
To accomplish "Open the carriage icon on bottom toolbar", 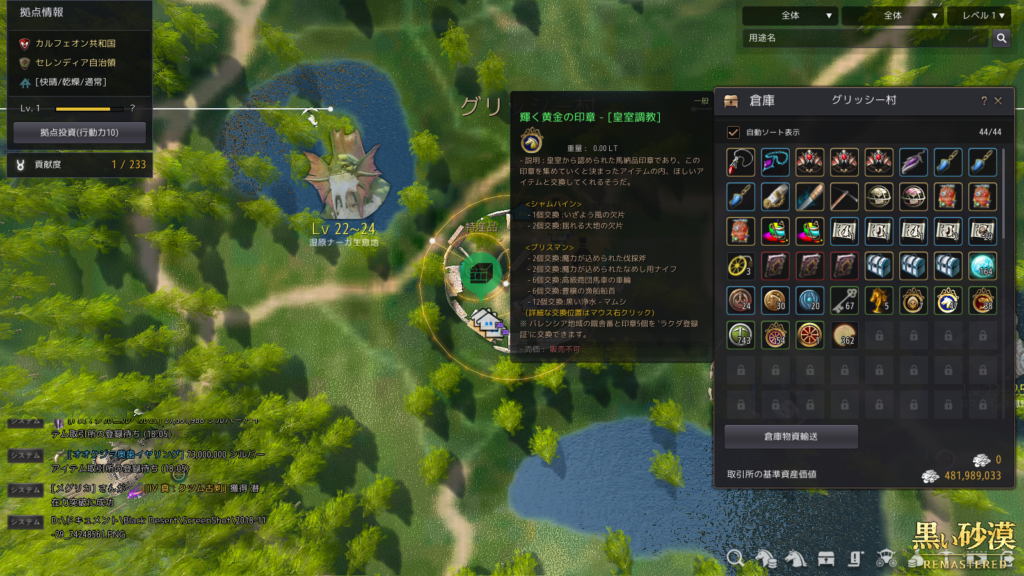I will coord(886,558).
